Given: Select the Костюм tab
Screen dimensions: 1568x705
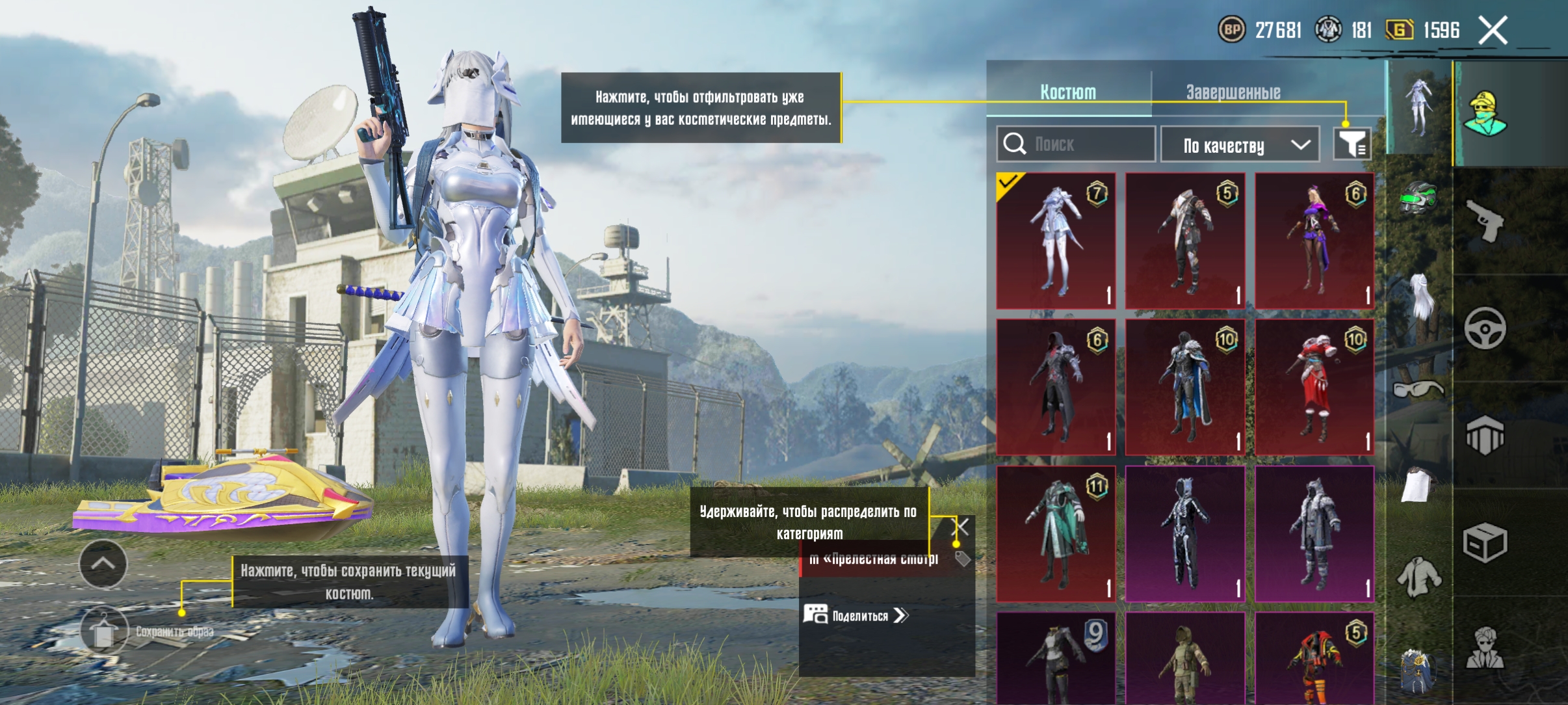Looking at the screenshot, I should (x=1068, y=92).
